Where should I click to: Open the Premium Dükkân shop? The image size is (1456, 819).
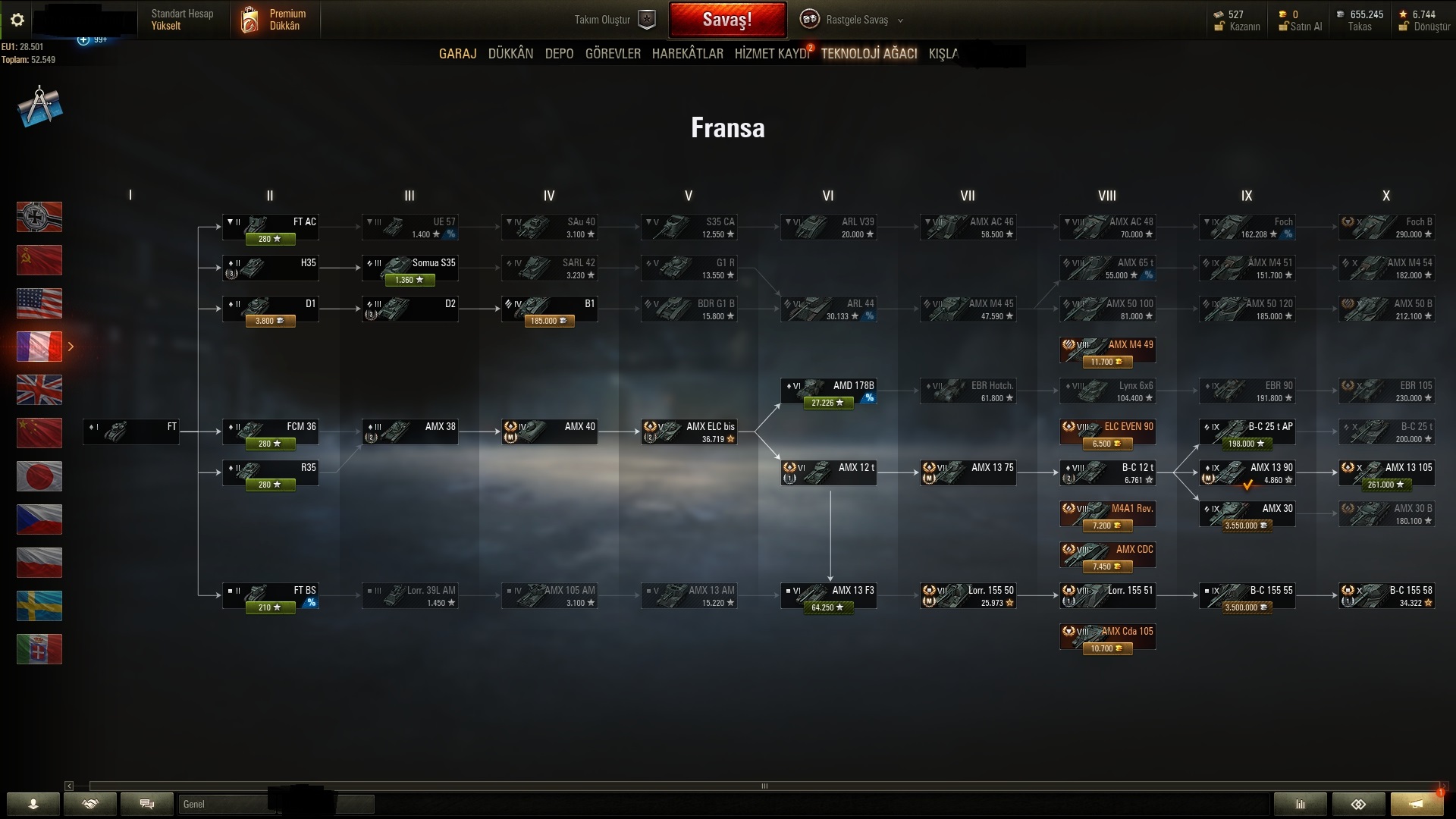tap(275, 20)
